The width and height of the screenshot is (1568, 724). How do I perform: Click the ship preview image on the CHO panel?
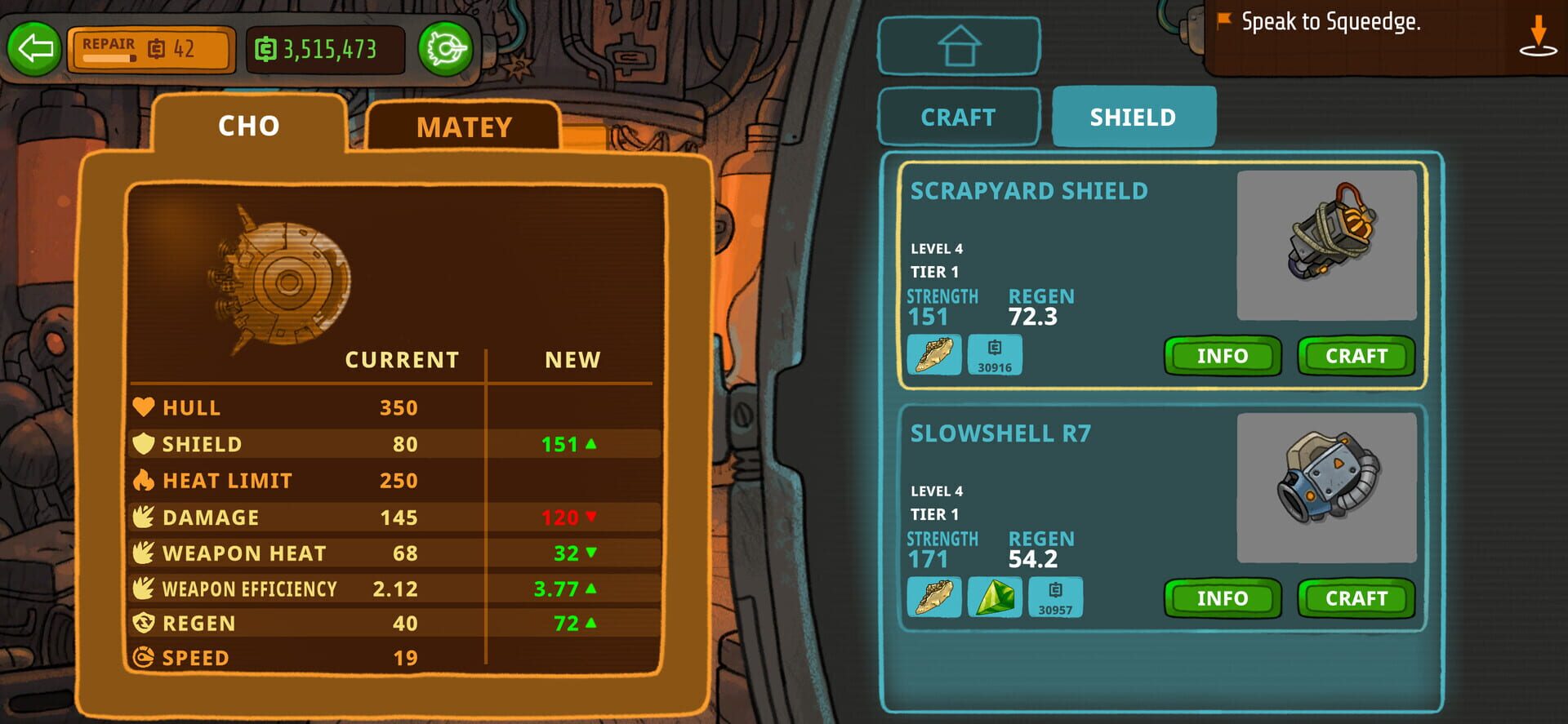[x=290, y=282]
